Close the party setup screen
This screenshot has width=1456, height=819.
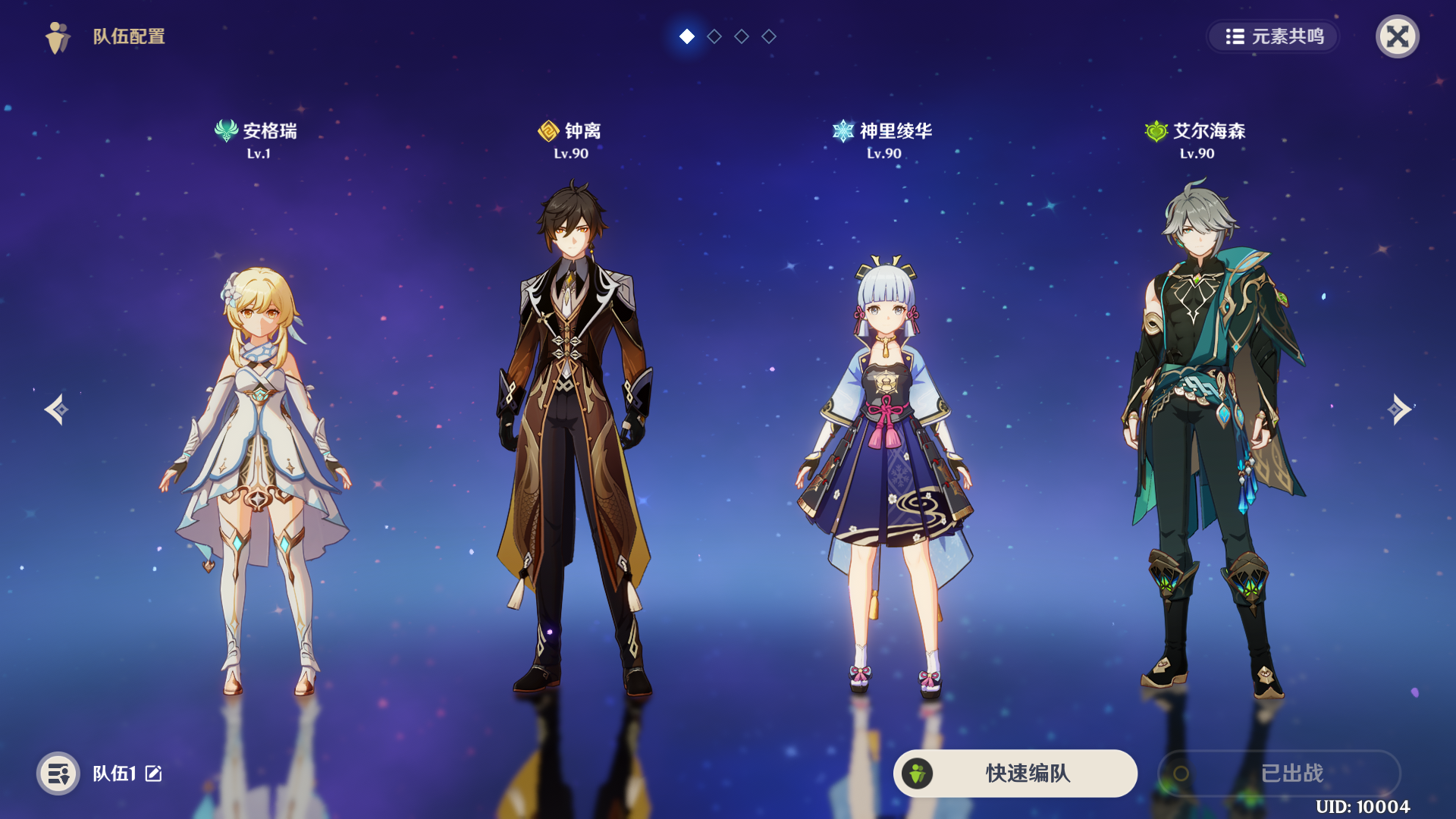point(1397,36)
